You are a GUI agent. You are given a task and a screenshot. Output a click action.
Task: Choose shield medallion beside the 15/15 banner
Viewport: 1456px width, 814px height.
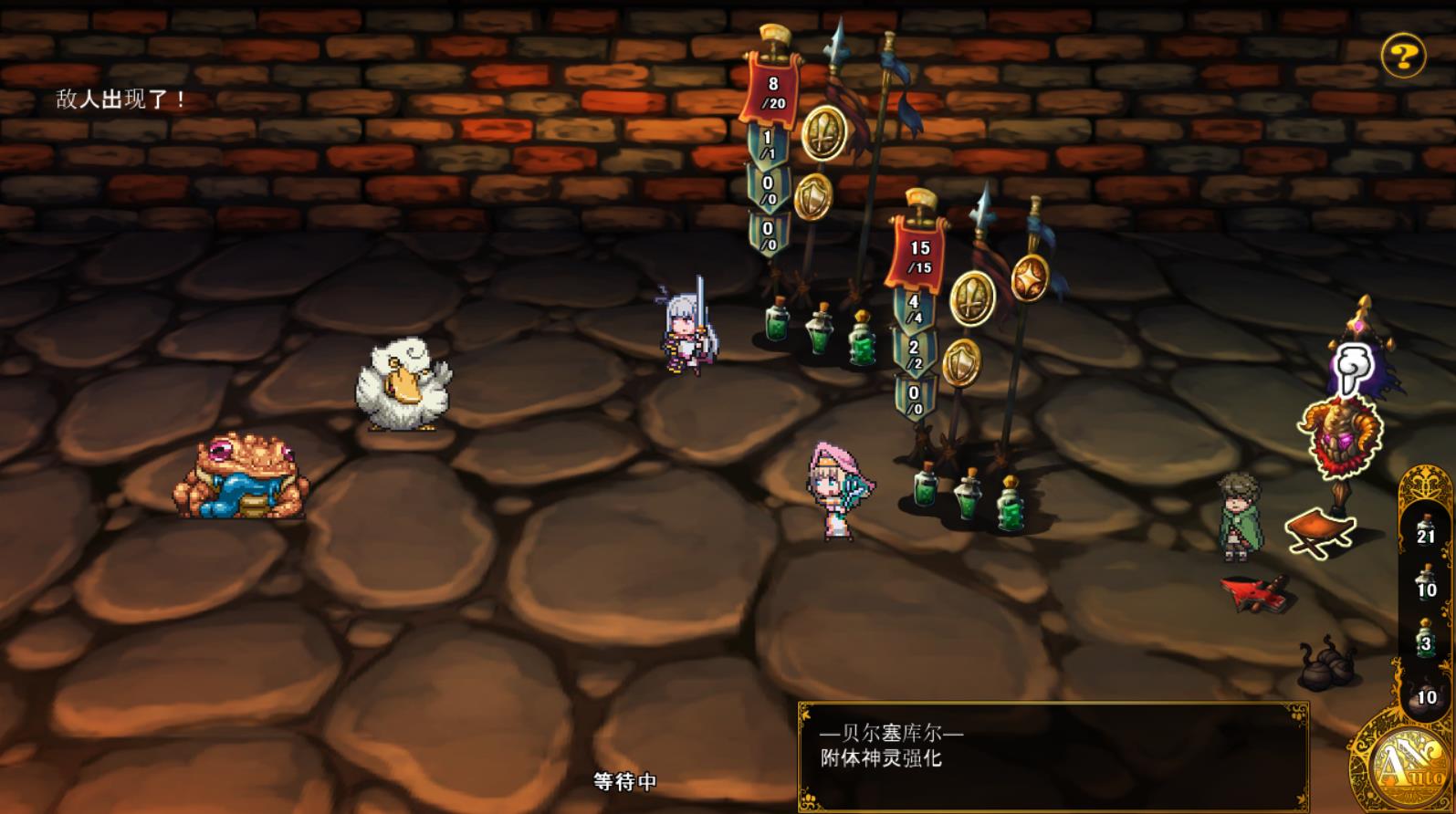pos(960,361)
